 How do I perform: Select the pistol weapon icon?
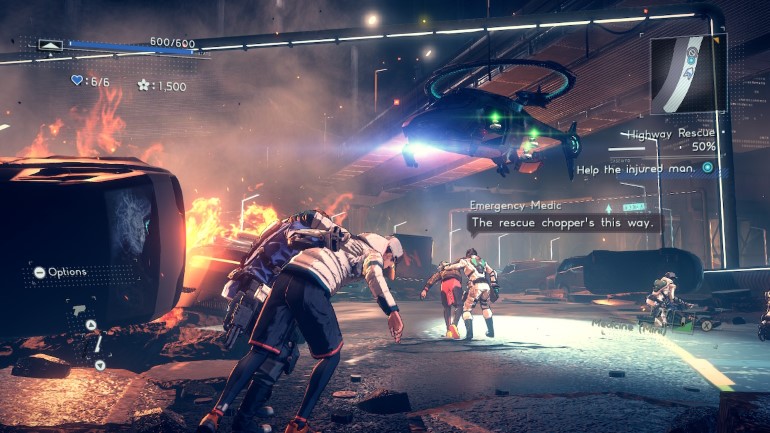[x=78, y=310]
